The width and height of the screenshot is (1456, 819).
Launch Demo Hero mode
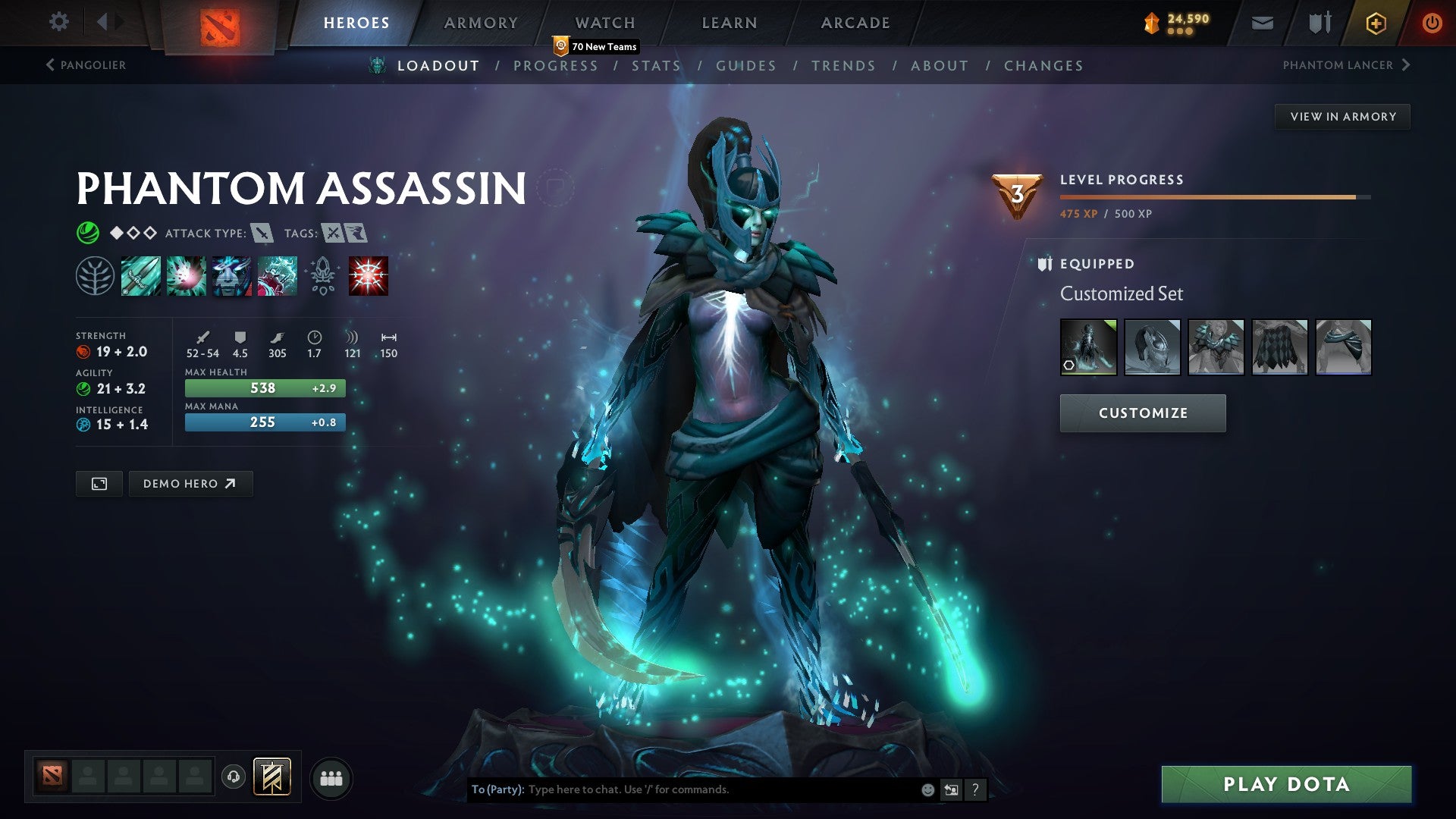pos(190,484)
